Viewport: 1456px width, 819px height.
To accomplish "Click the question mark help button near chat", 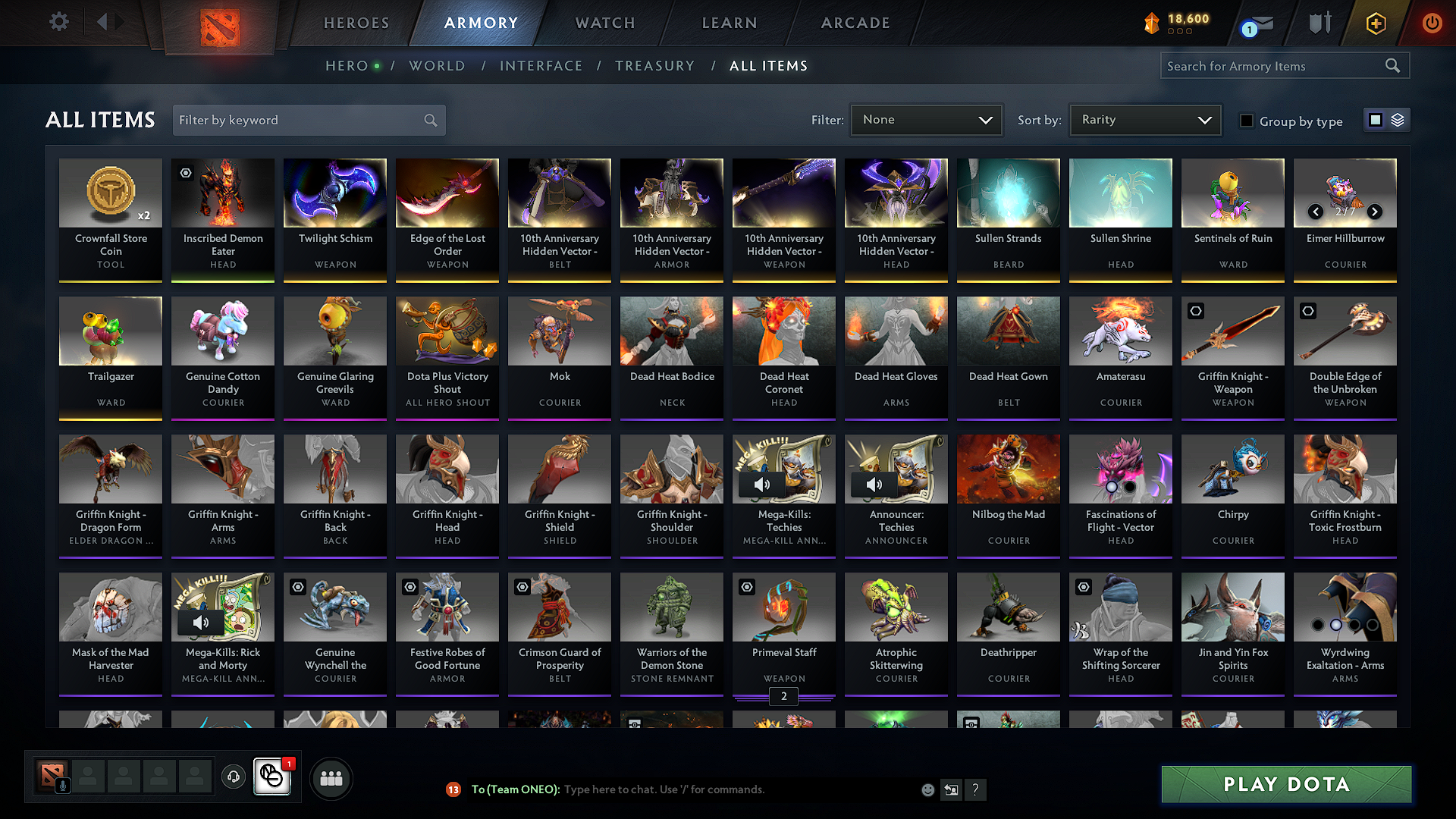I will click(x=976, y=789).
